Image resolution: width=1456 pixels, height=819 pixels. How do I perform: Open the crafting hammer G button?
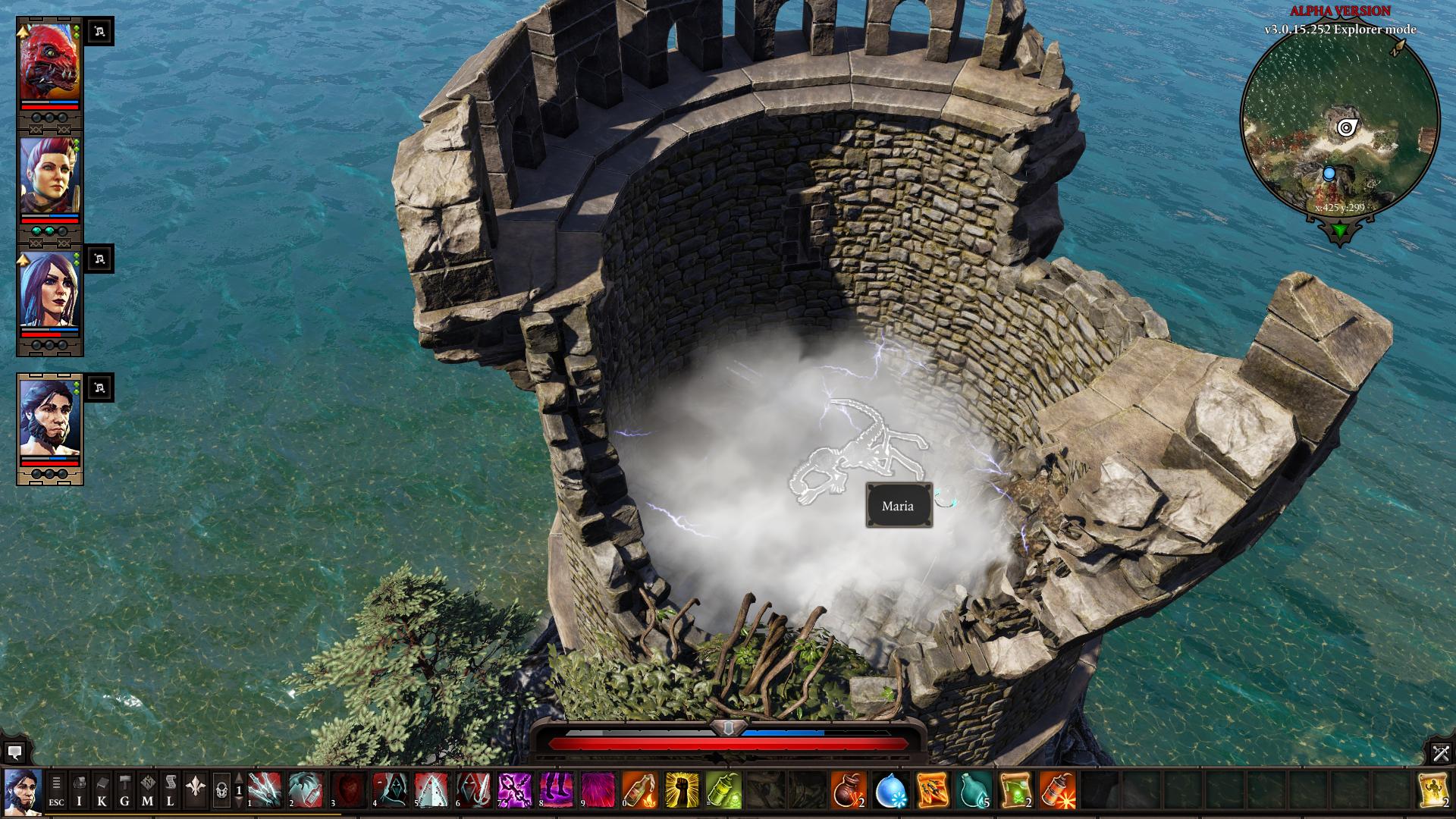[x=124, y=791]
